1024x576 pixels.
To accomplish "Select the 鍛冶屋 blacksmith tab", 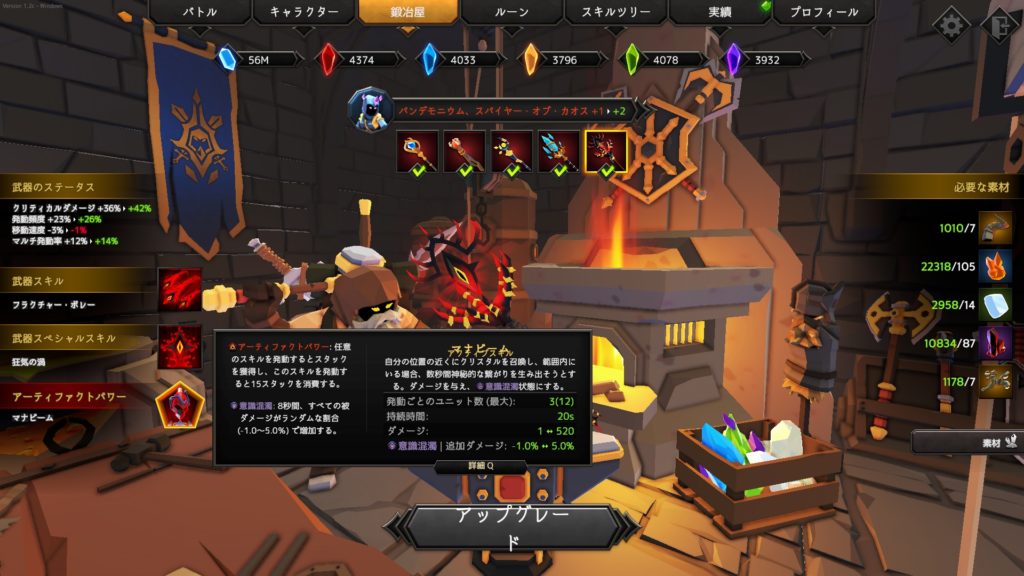I will pyautogui.click(x=407, y=12).
